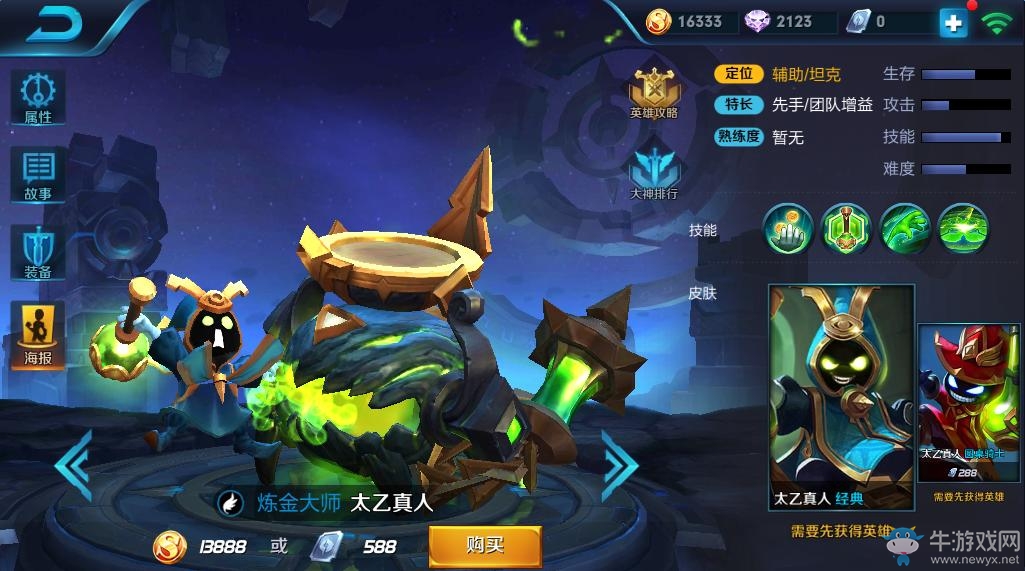View the next hero with right arrow
Screen dimensions: 1025x571
click(619, 465)
